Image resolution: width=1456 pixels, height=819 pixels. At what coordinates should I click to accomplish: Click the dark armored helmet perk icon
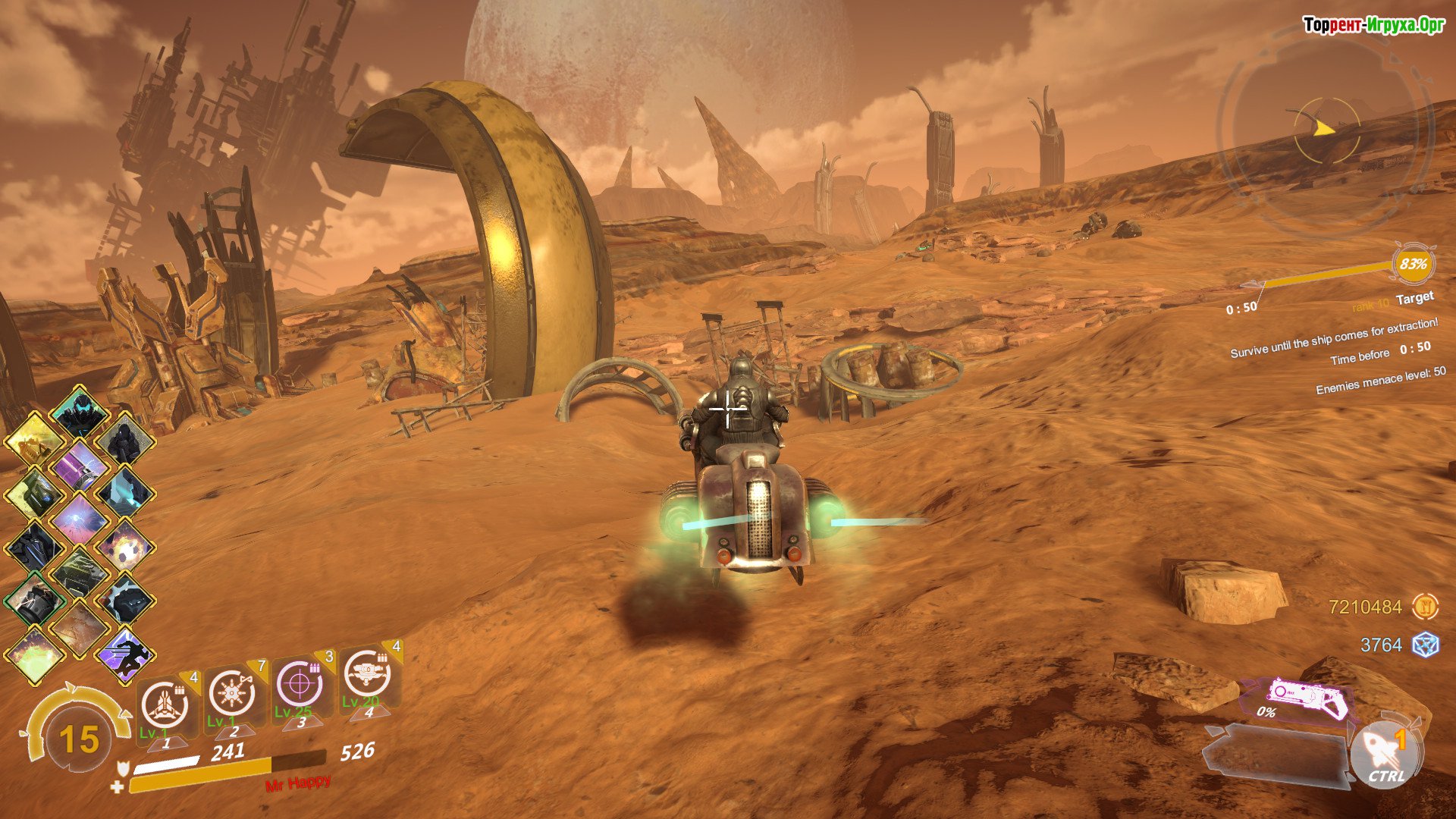tap(80, 413)
